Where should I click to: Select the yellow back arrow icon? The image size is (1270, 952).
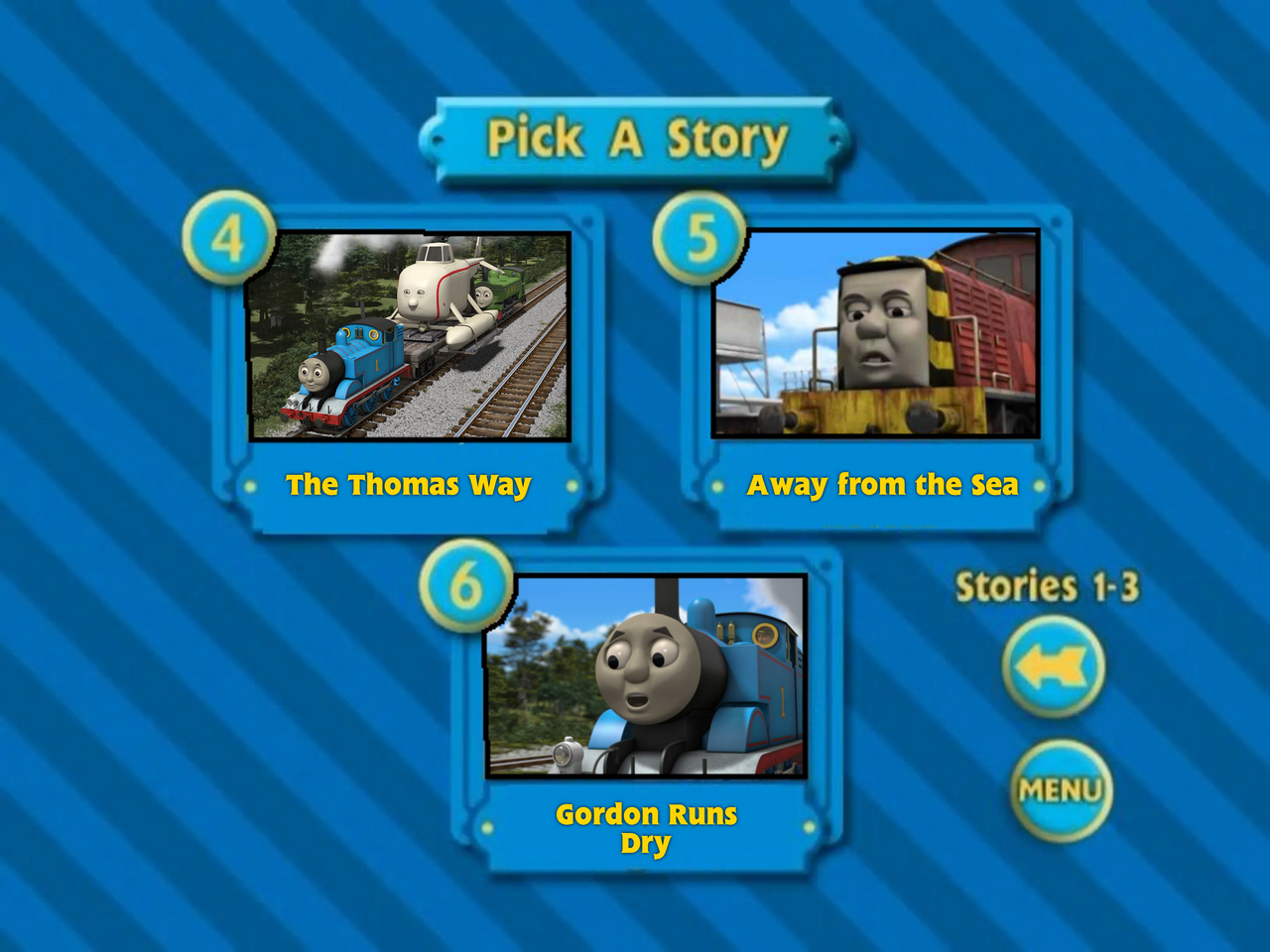click(1056, 663)
